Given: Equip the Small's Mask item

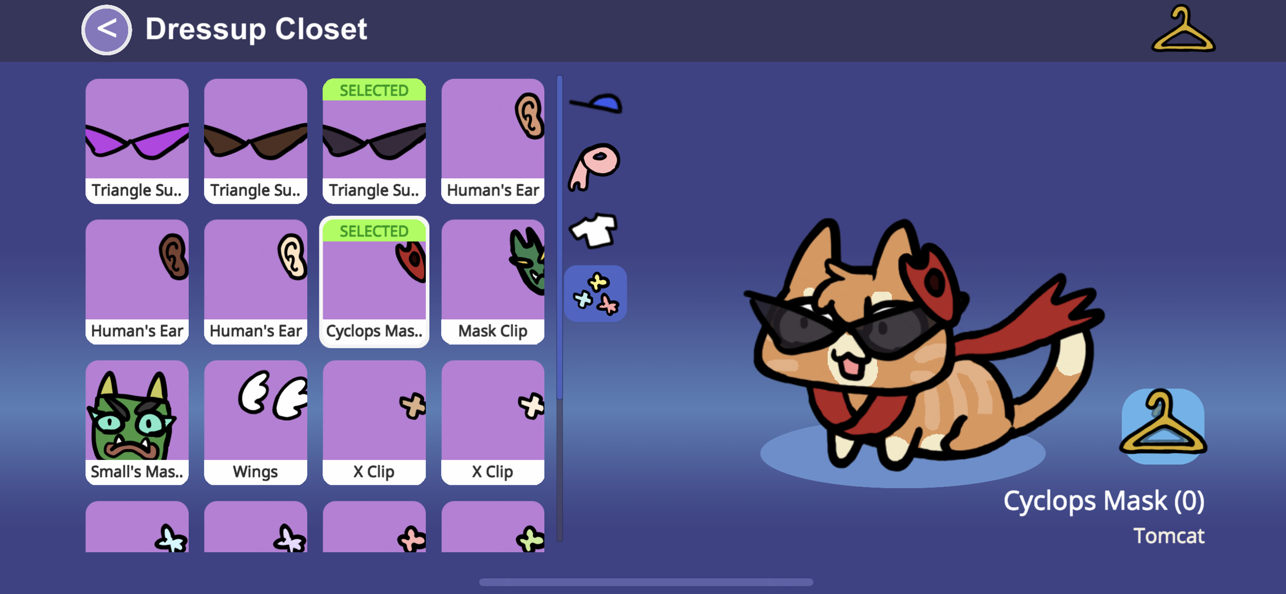Looking at the screenshot, I should (x=137, y=423).
